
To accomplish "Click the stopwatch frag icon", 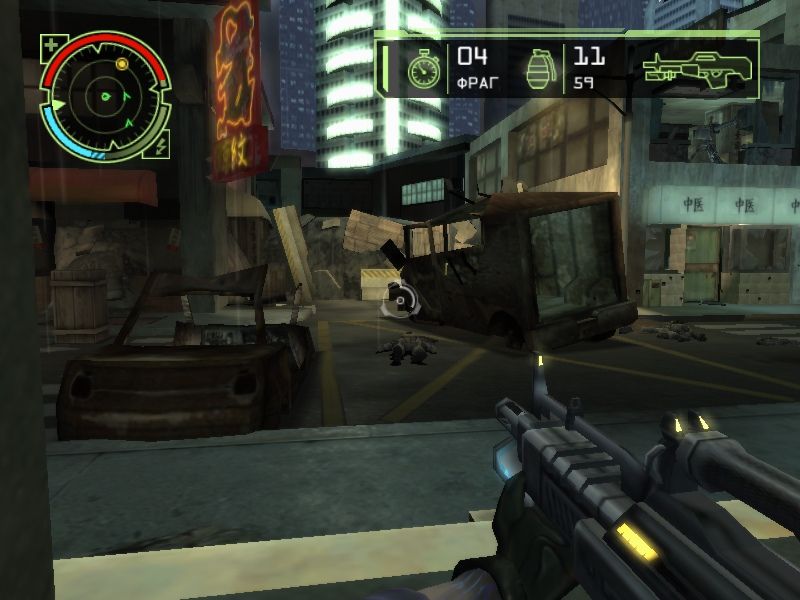I will click(x=424, y=69).
